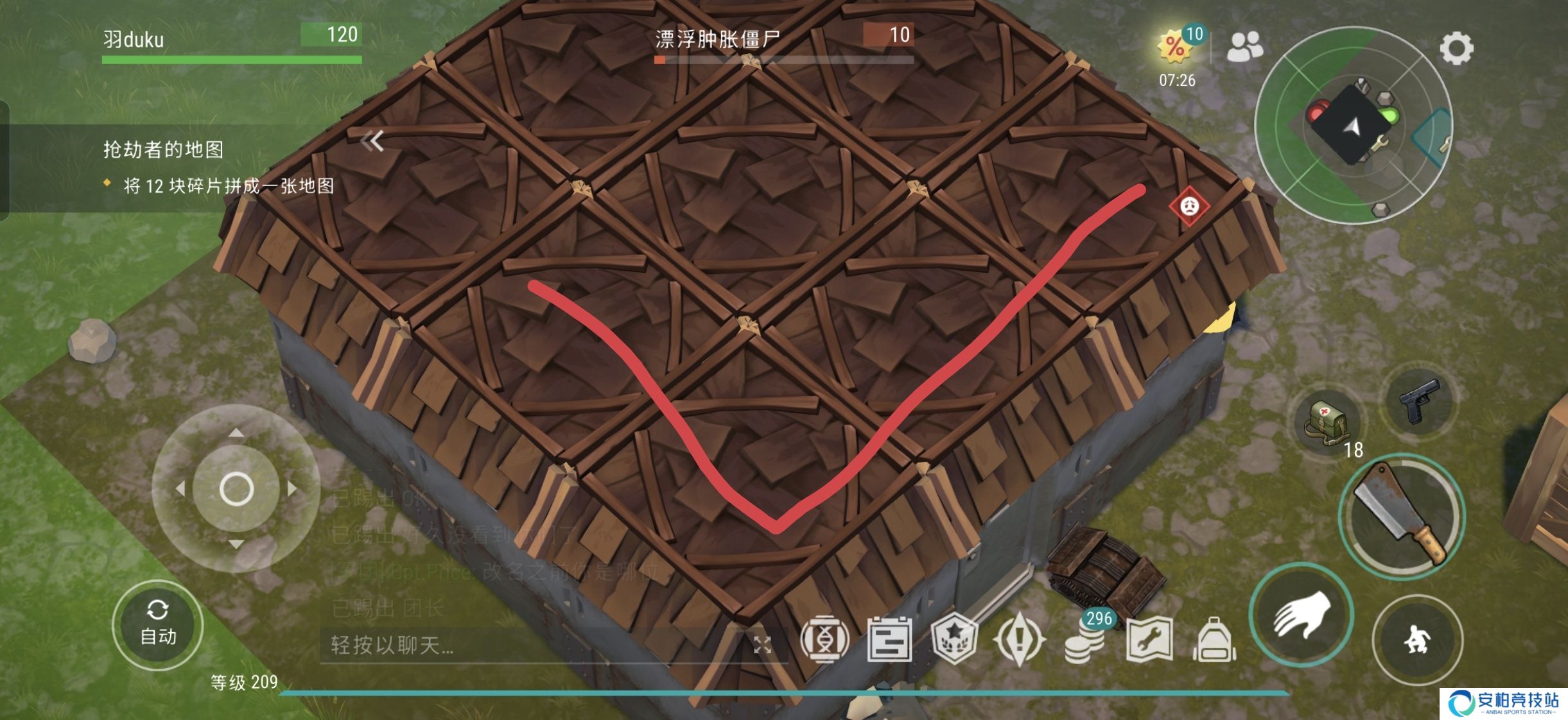Use the first aid kit quick slot
The width and height of the screenshot is (1568, 720).
[1328, 421]
